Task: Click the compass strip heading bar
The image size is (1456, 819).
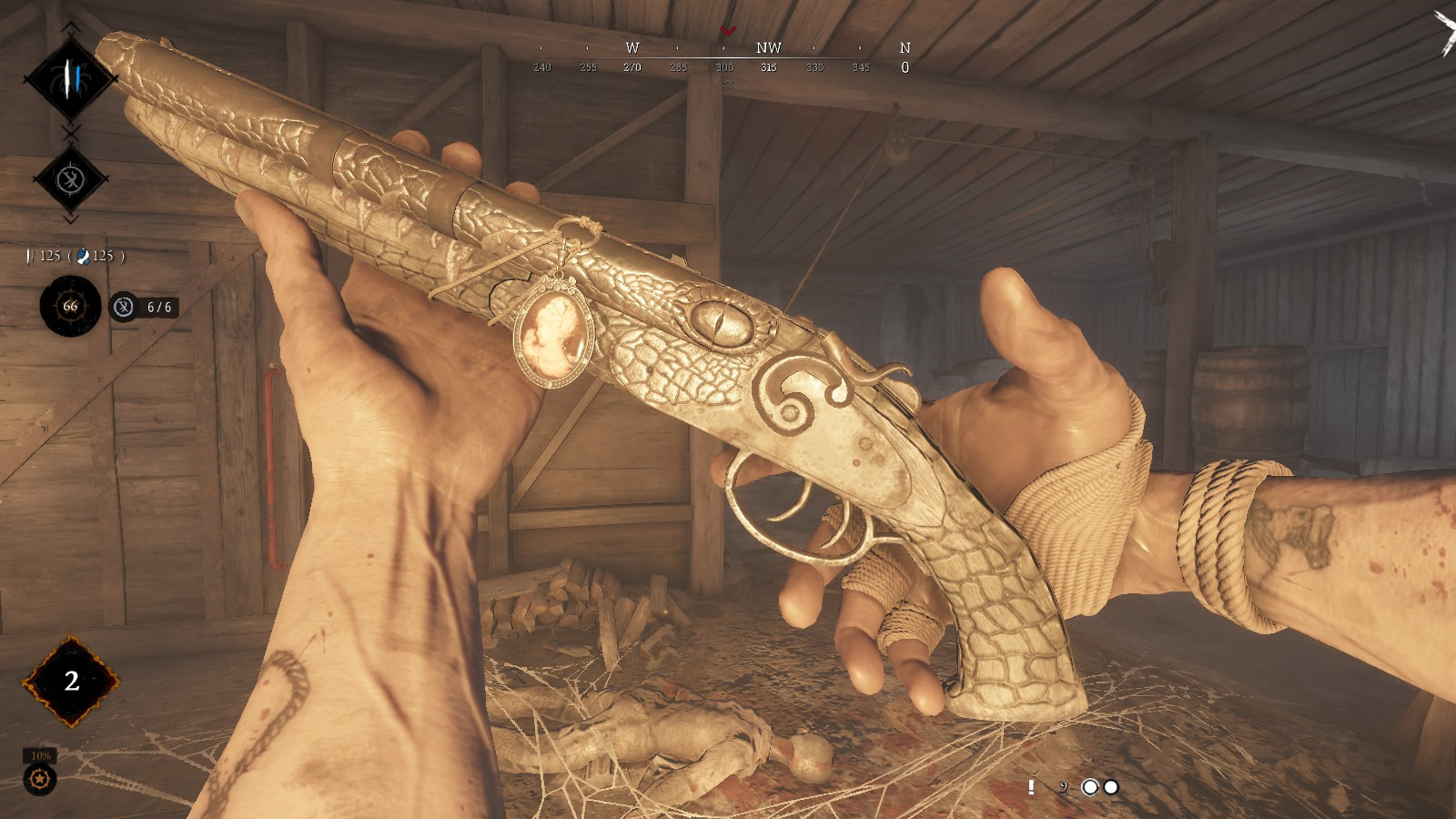Action: [x=723, y=58]
